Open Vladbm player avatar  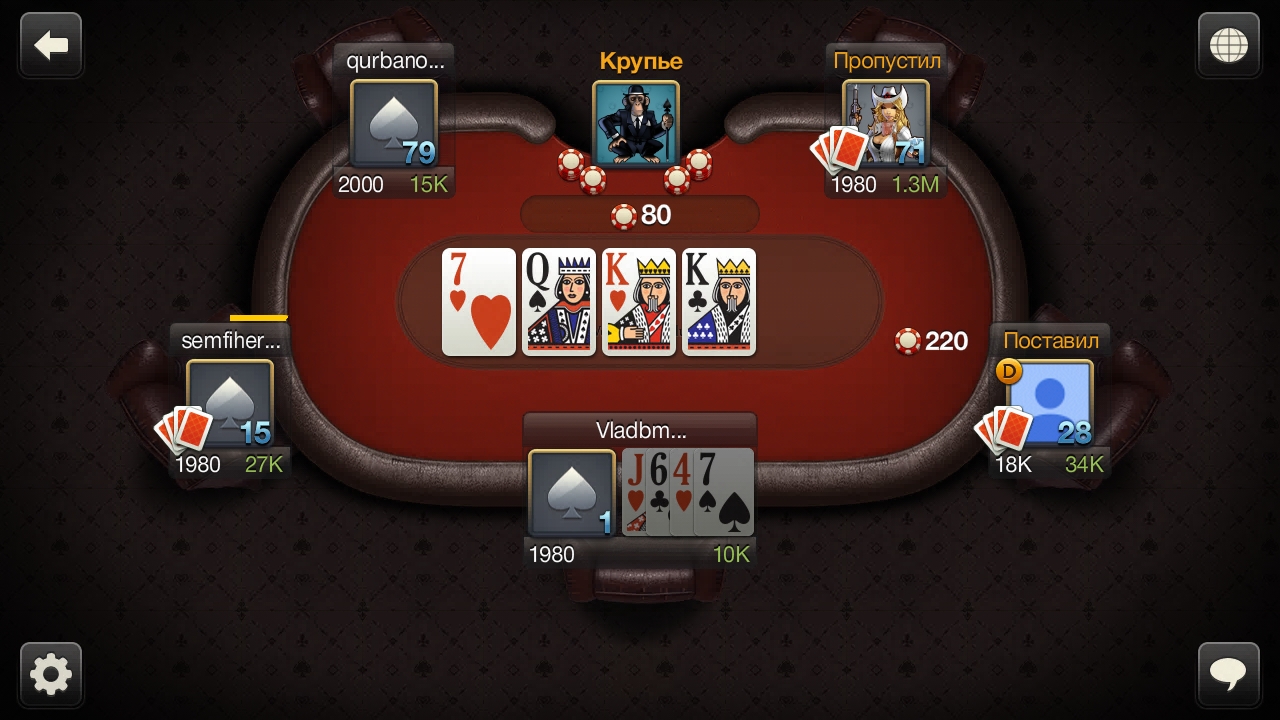coord(571,493)
